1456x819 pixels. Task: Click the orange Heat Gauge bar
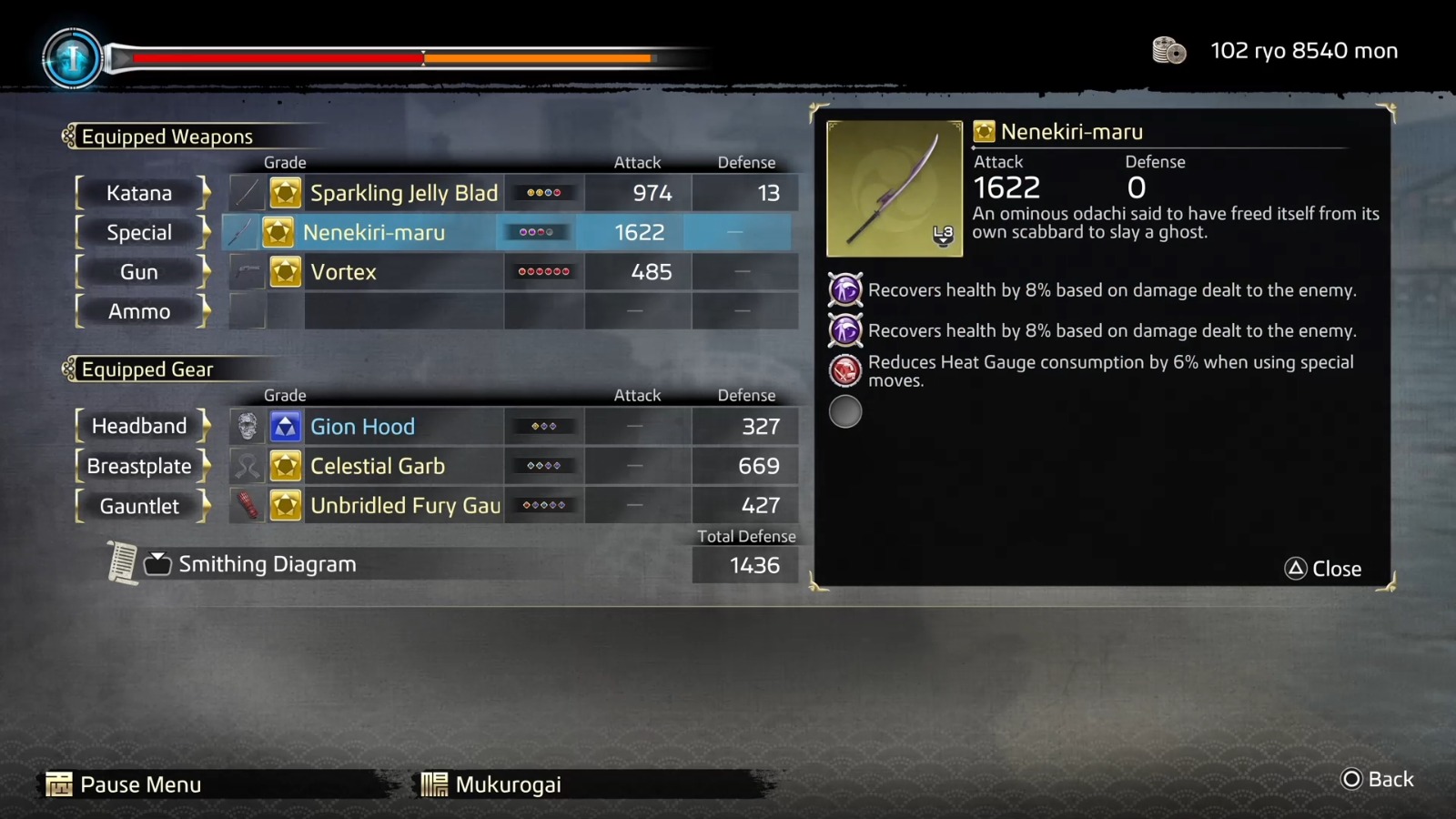(x=537, y=57)
